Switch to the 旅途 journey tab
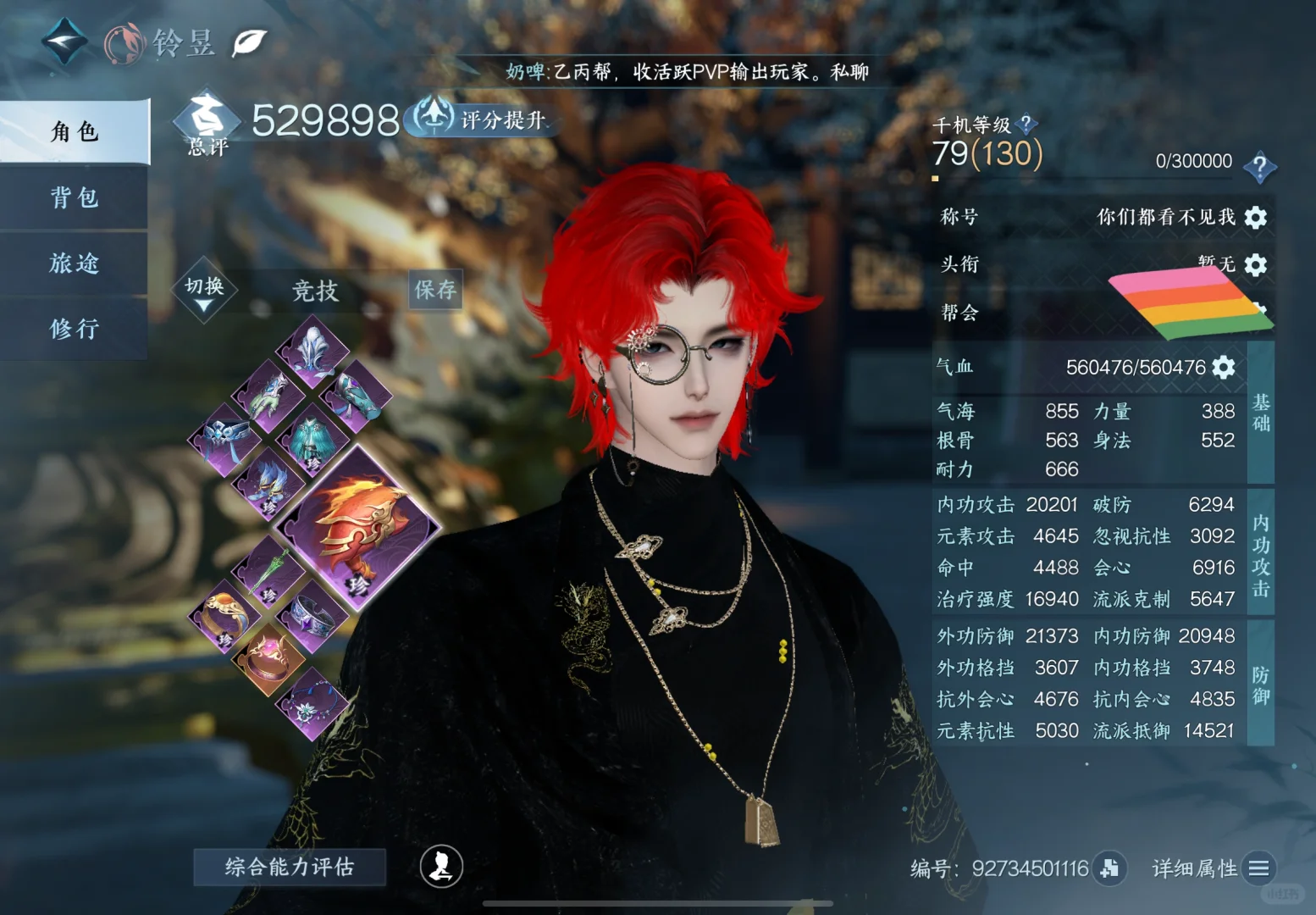Screen dimensions: 1316x915 (x=75, y=263)
